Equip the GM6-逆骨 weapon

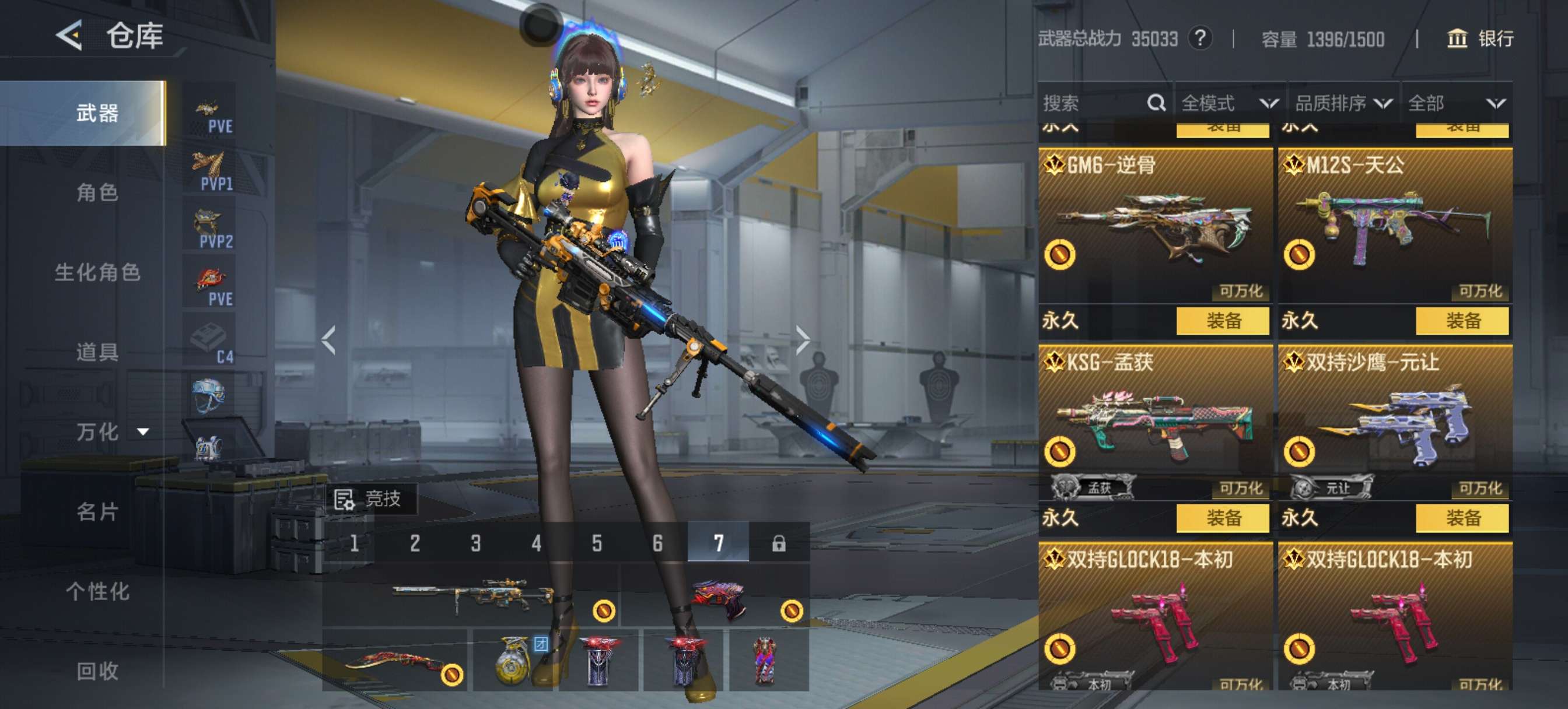pyautogui.click(x=1222, y=321)
